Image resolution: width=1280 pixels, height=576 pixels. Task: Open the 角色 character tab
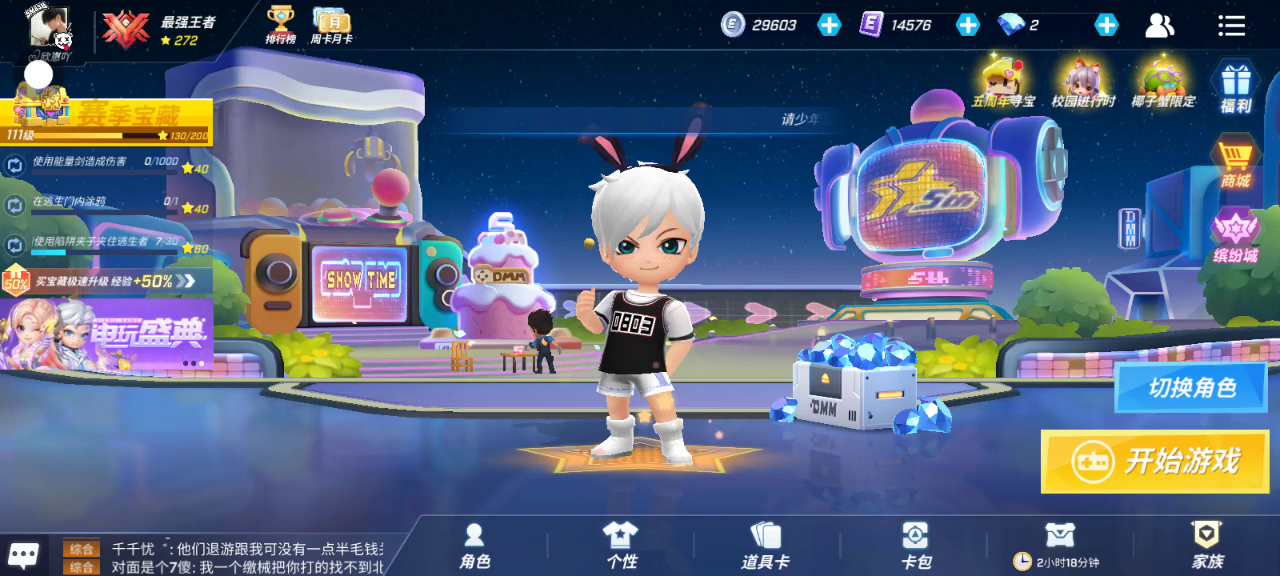click(475, 546)
